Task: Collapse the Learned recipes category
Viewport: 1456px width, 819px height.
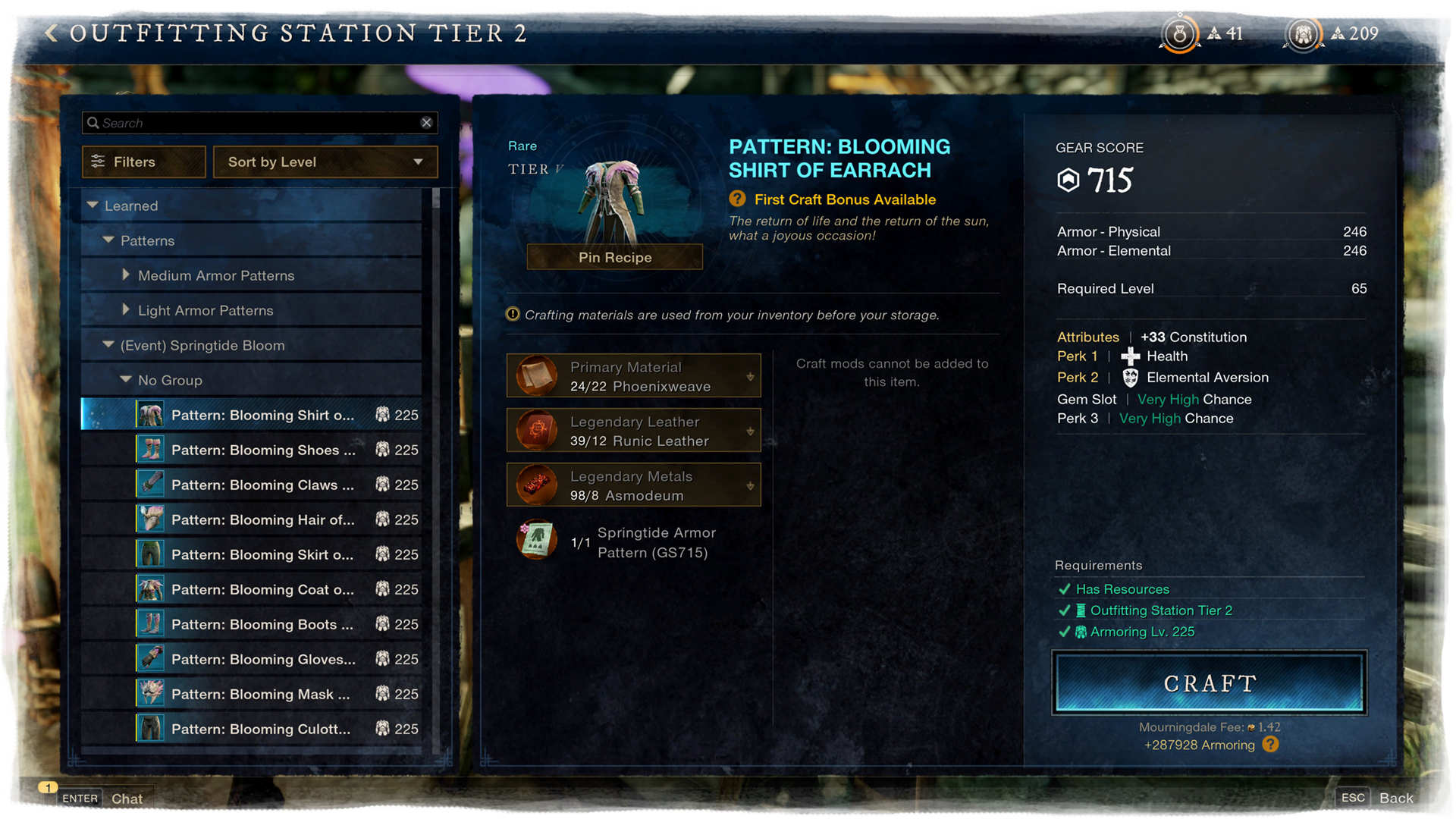Action: coord(93,206)
